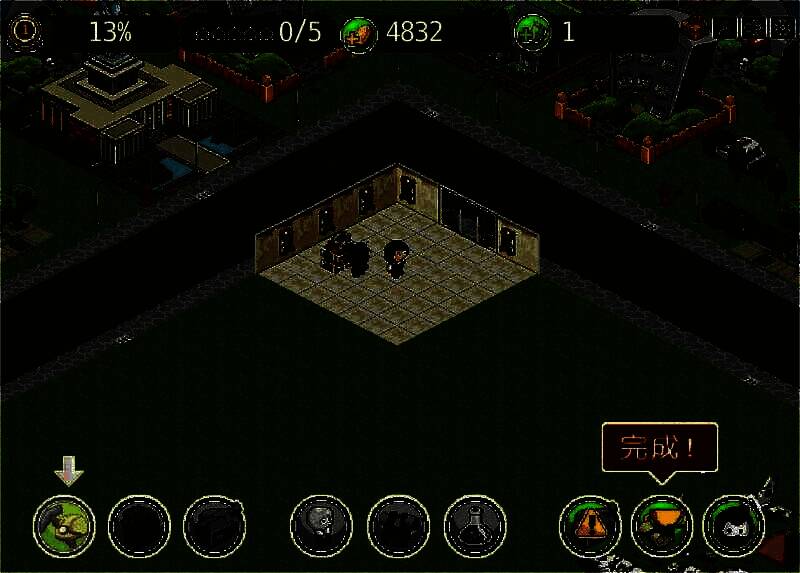The height and width of the screenshot is (573, 800).
Task: Select the green creature icon under the arrow
Action: click(64, 525)
